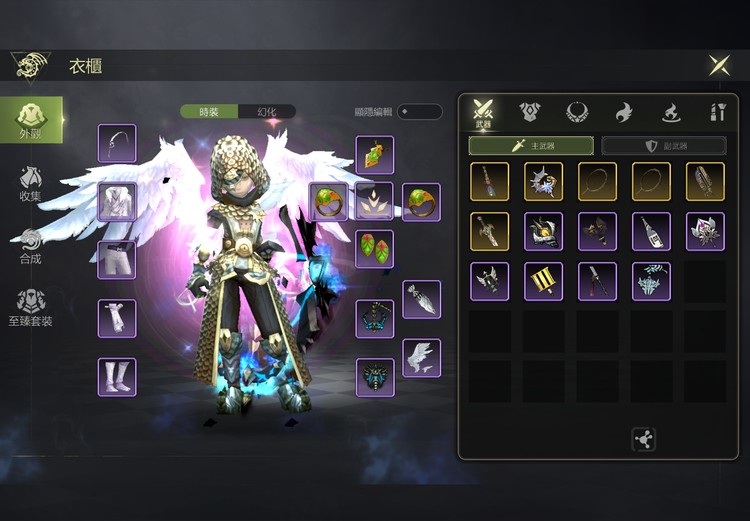
Task: Close the wardrobe screen
Action: click(718, 66)
